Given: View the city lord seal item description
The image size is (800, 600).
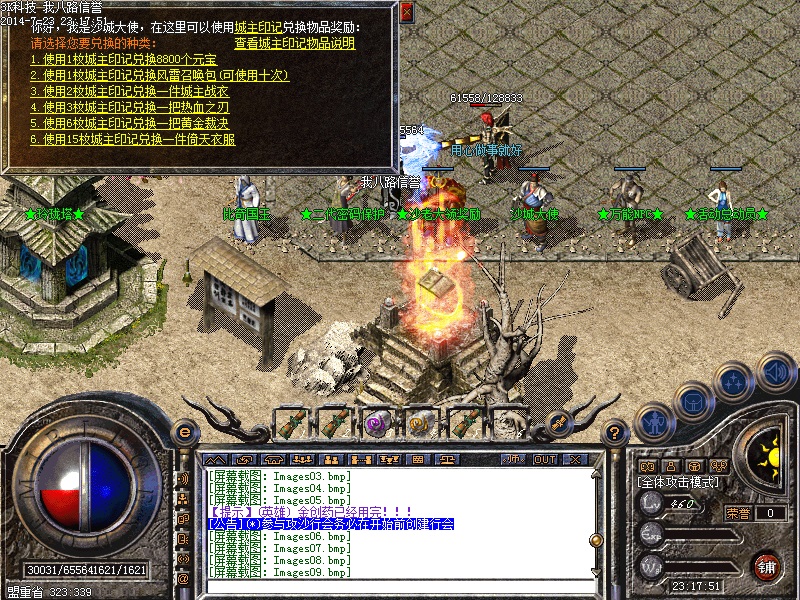Looking at the screenshot, I should tap(294, 43).
